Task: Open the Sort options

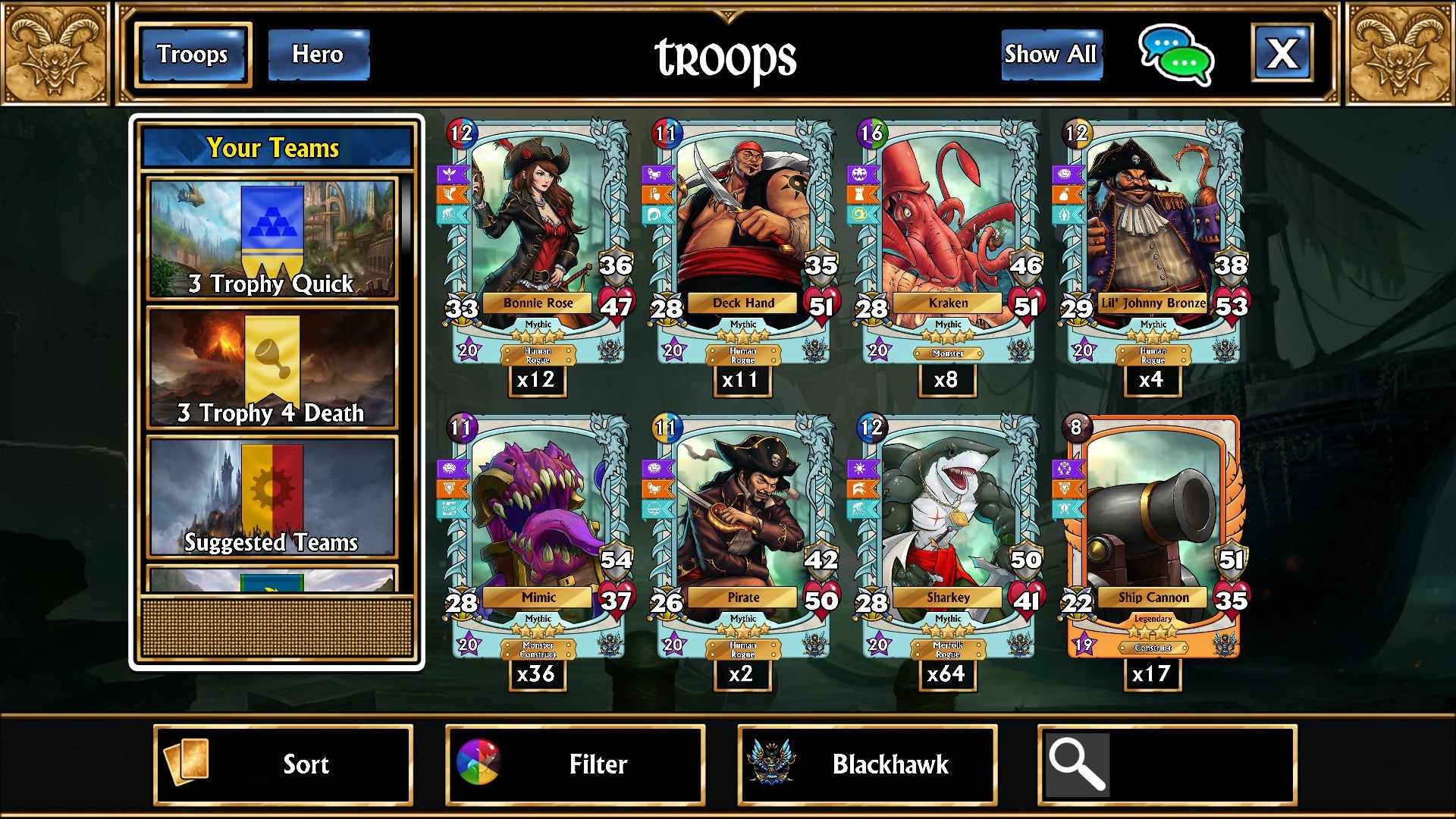Action: click(x=284, y=764)
